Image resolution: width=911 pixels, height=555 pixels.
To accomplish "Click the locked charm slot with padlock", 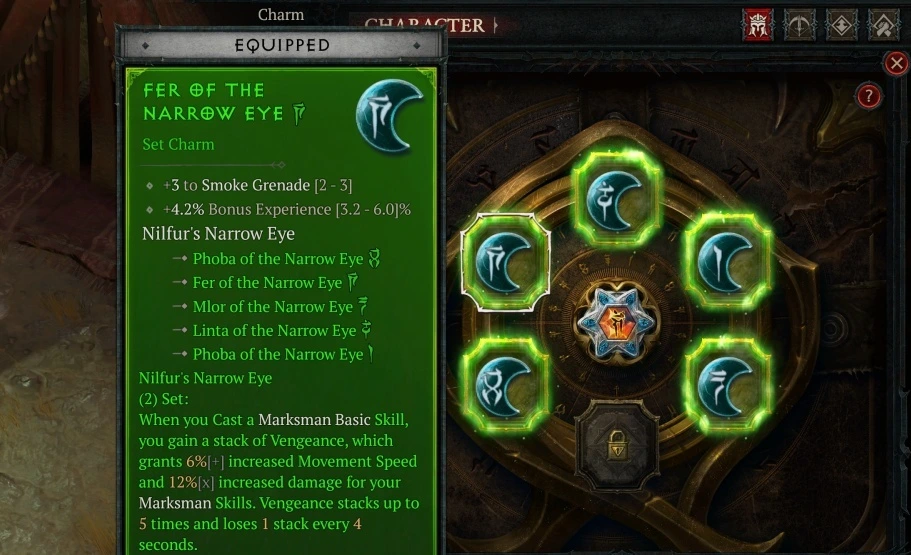I will [617, 445].
